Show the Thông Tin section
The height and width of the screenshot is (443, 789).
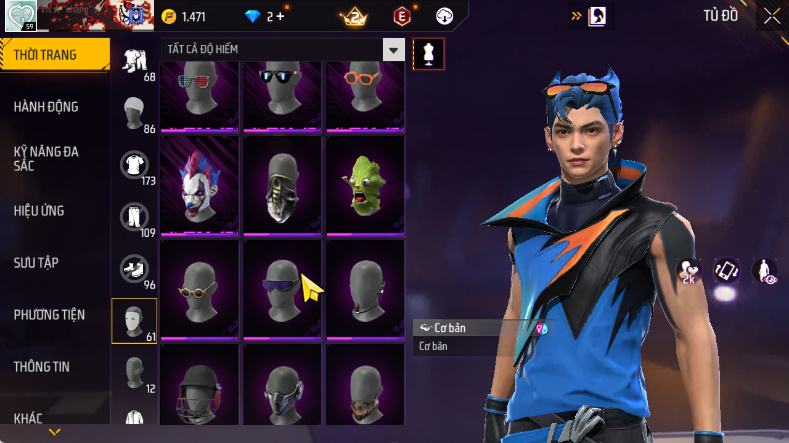(42, 367)
